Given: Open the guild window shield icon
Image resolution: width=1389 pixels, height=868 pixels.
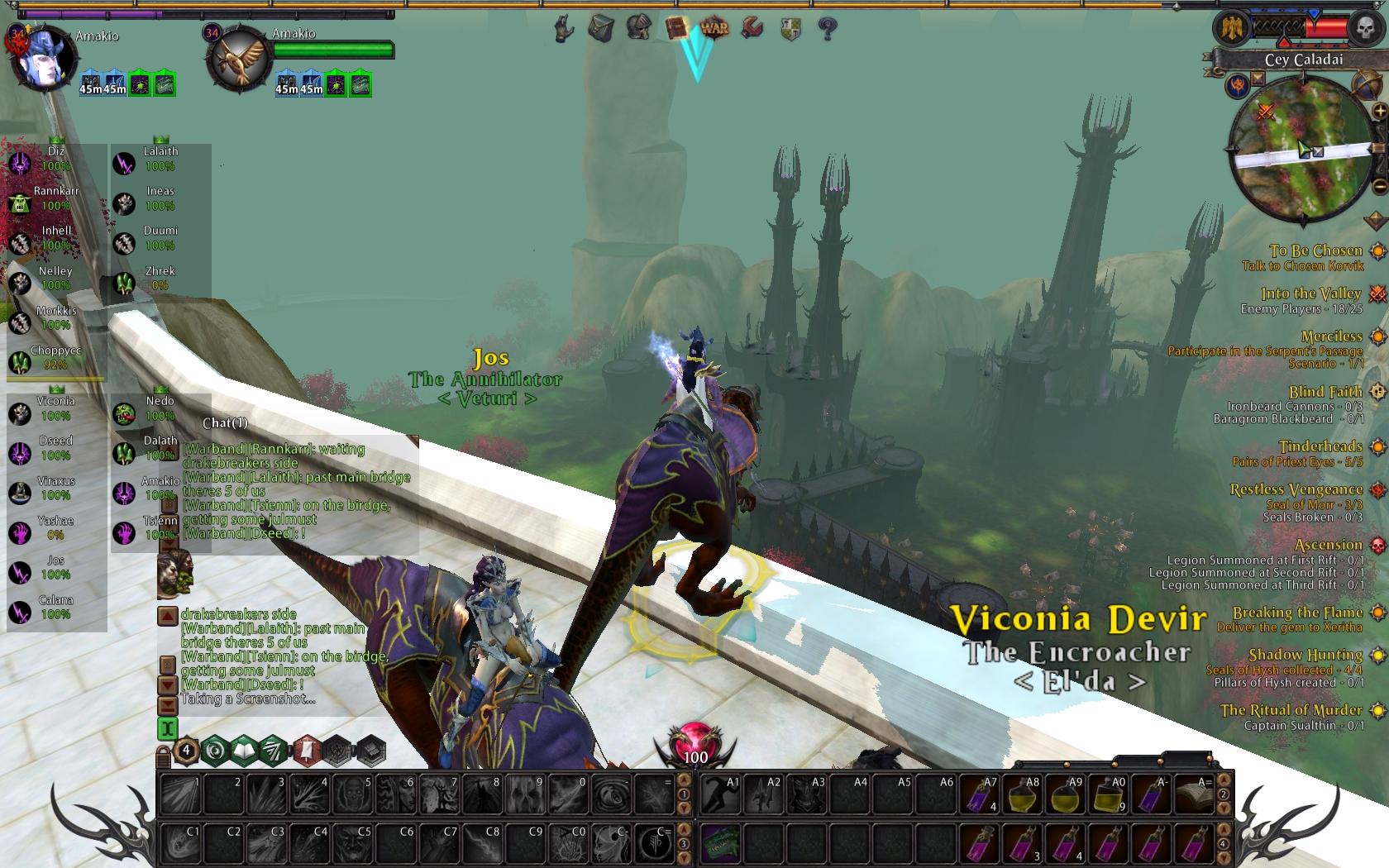Looking at the screenshot, I should (790, 30).
